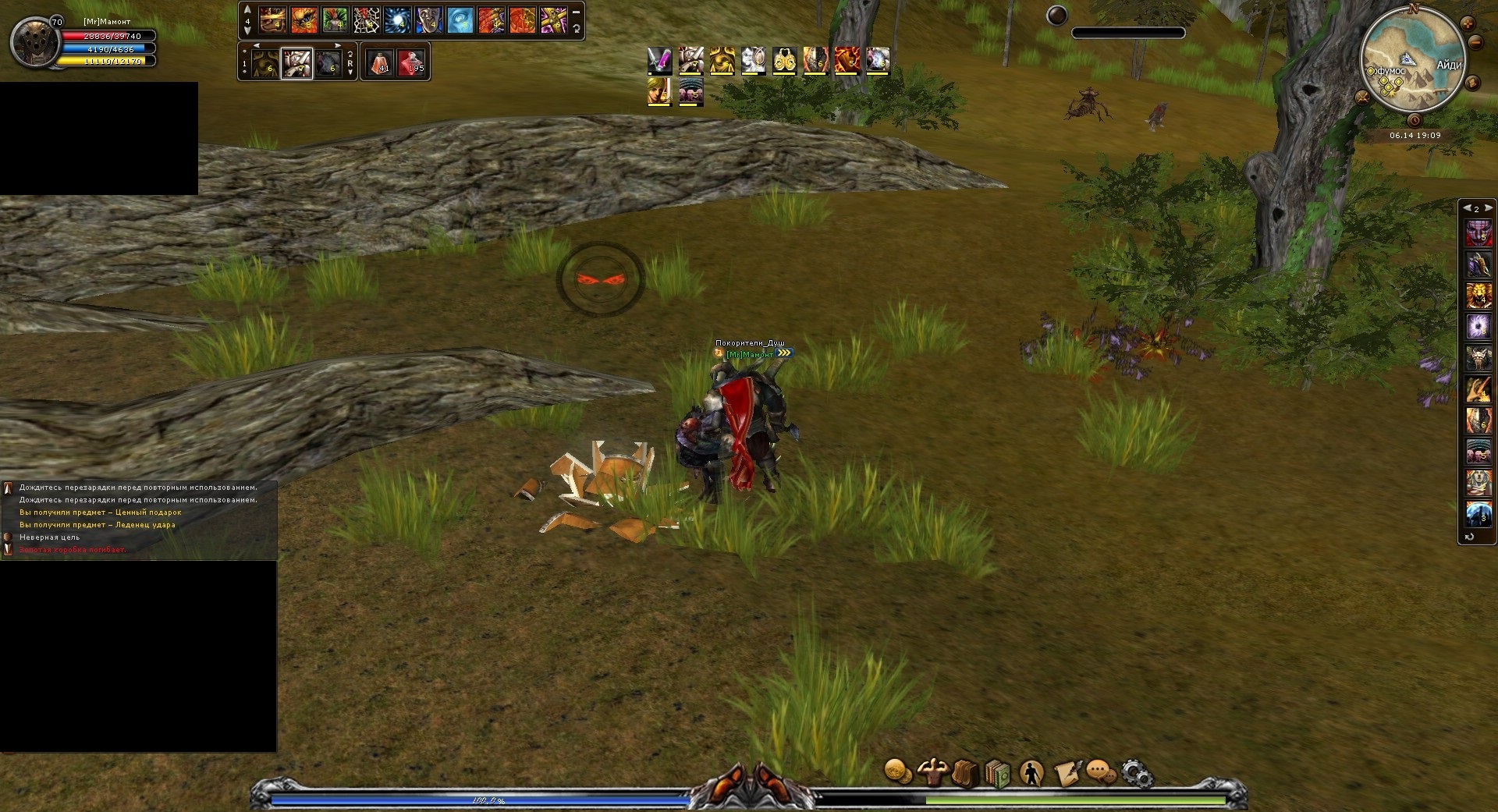Zoom in the minimap with plus button
The image size is (1498, 812).
(x=1467, y=23)
